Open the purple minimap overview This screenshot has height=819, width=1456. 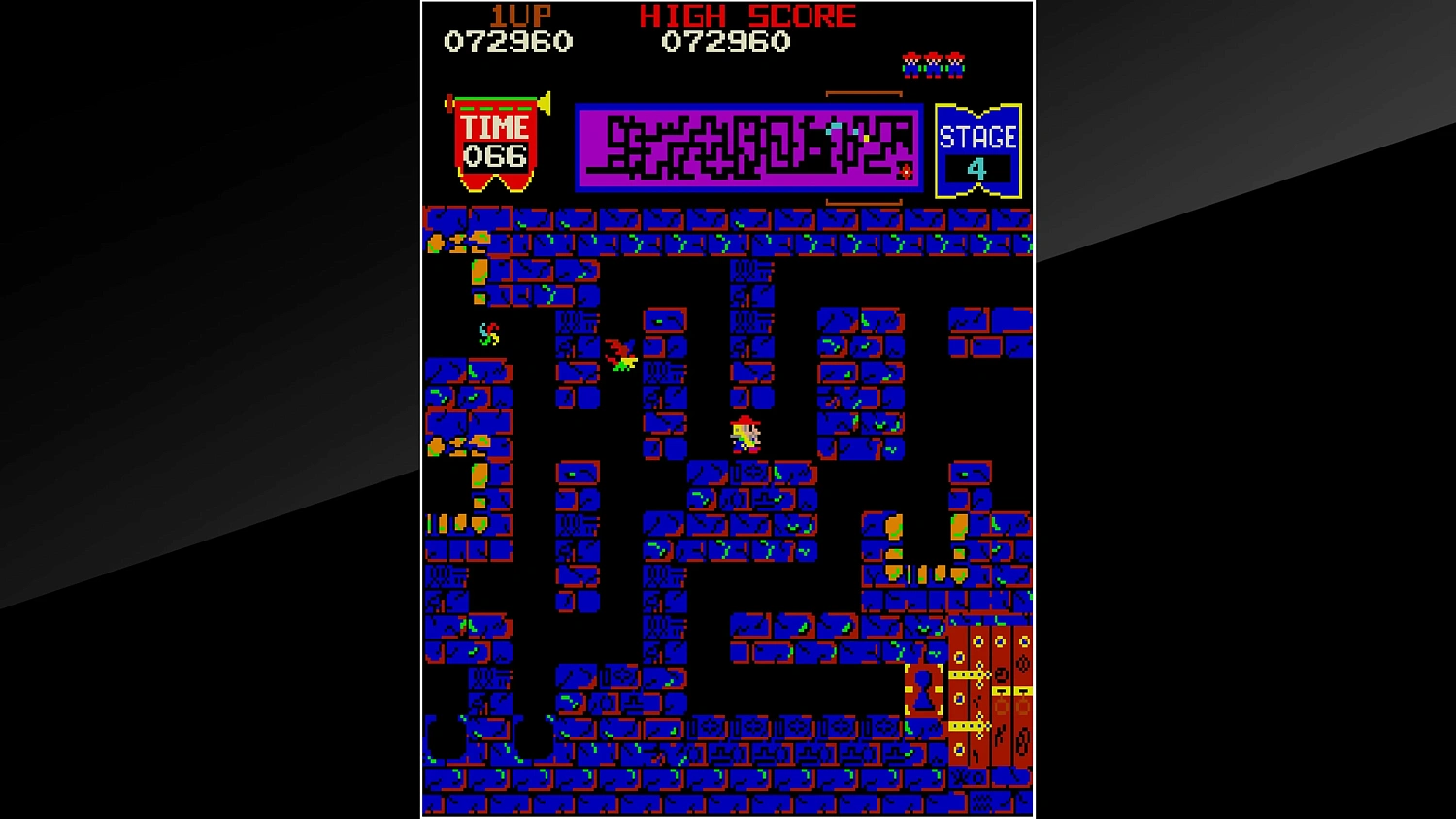747,146
